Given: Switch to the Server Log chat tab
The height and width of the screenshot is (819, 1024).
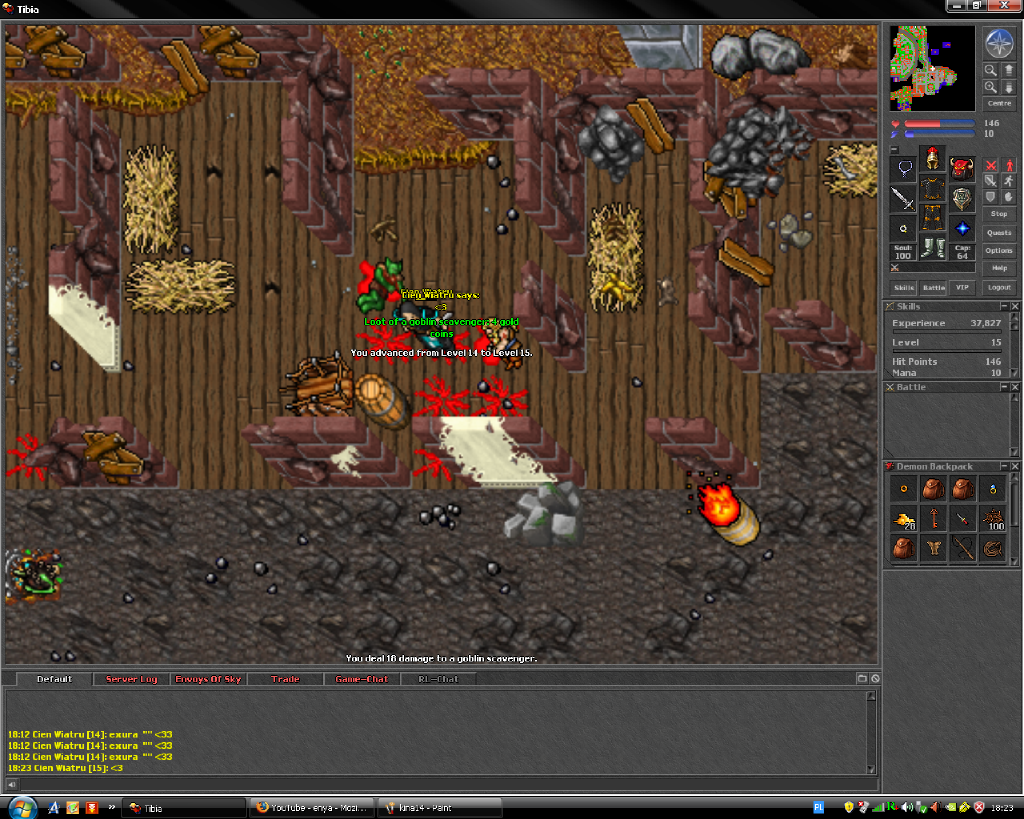Looking at the screenshot, I should pos(131,679).
